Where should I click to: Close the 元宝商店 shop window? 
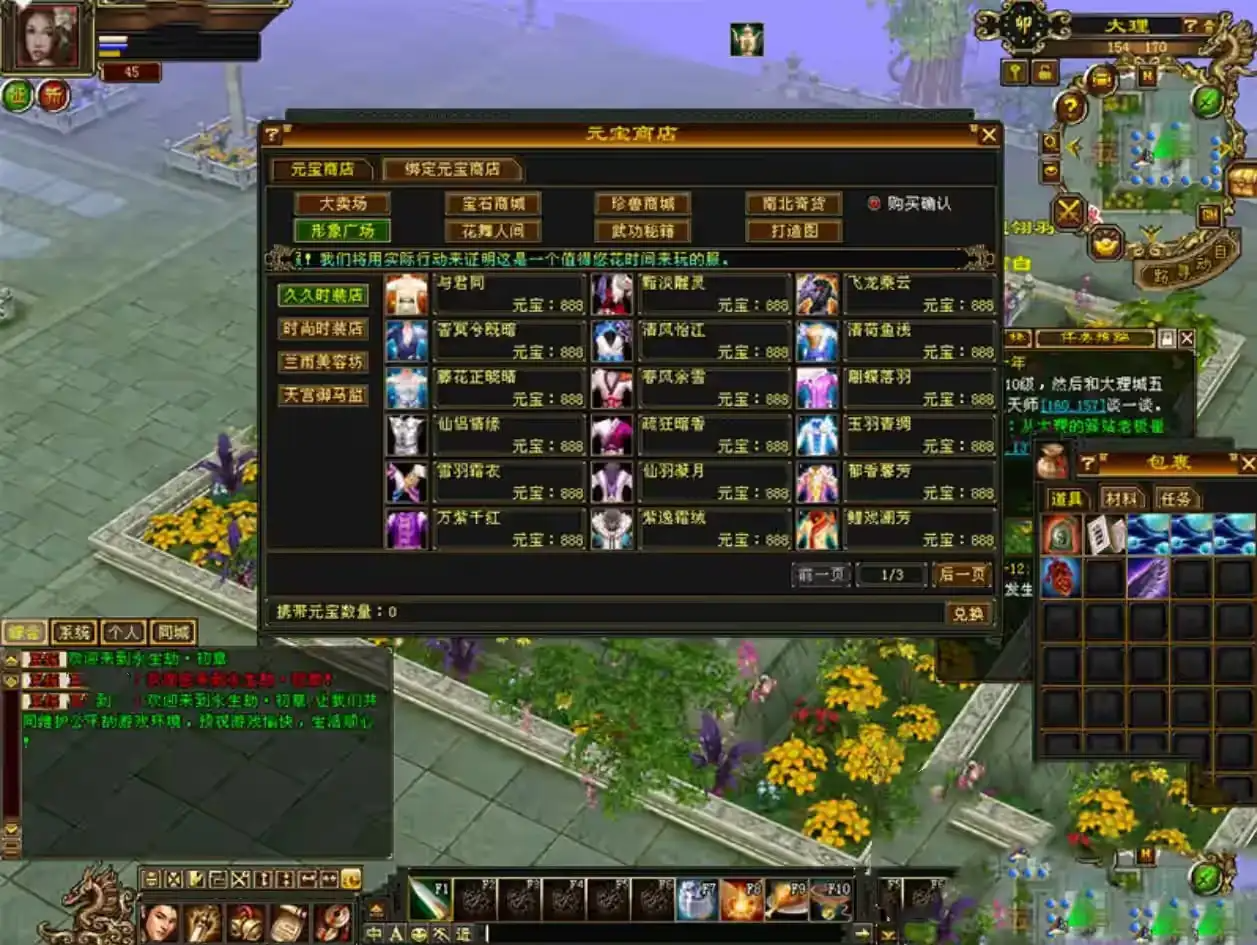click(x=989, y=135)
